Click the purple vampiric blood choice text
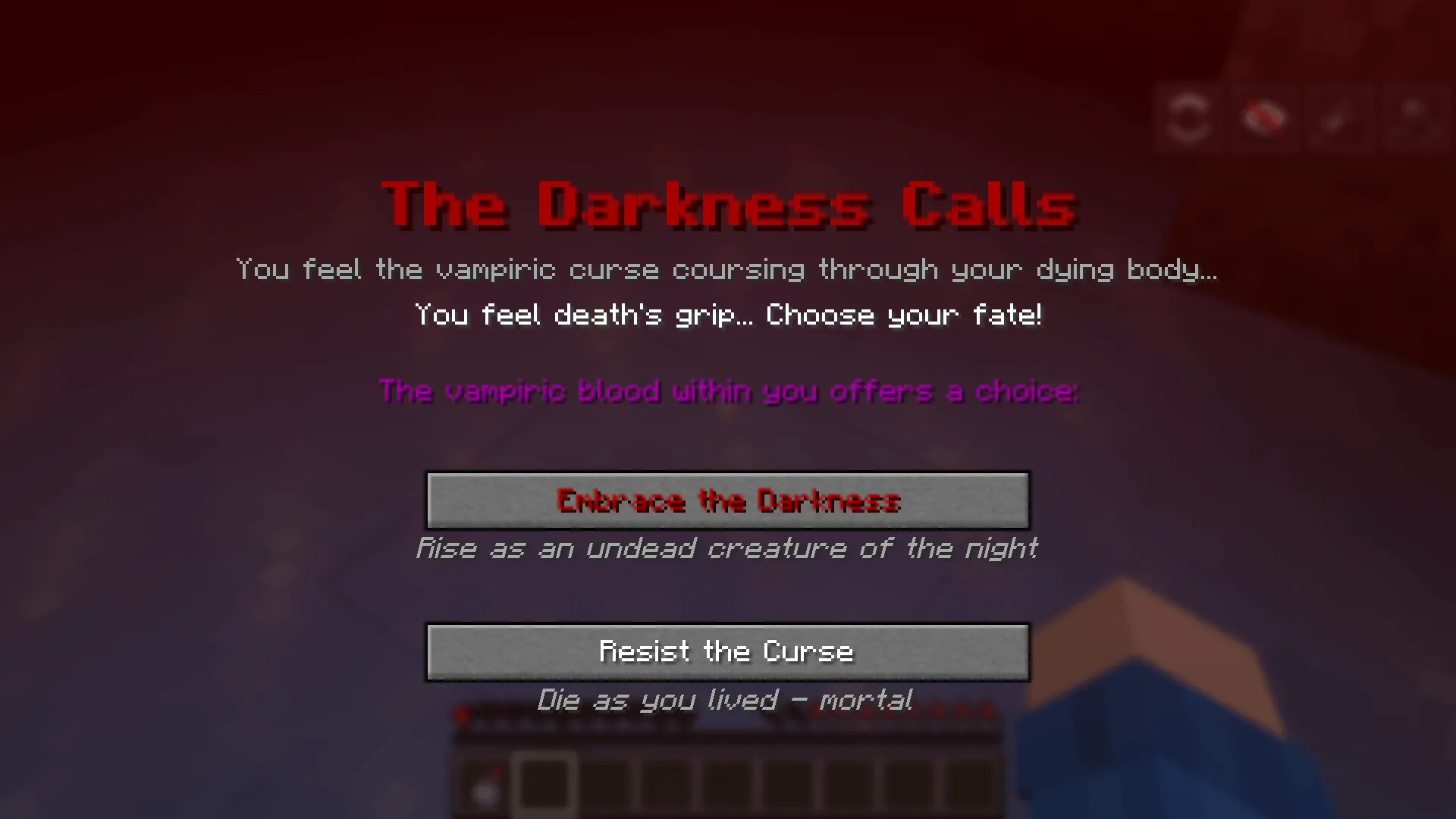 coord(728,391)
